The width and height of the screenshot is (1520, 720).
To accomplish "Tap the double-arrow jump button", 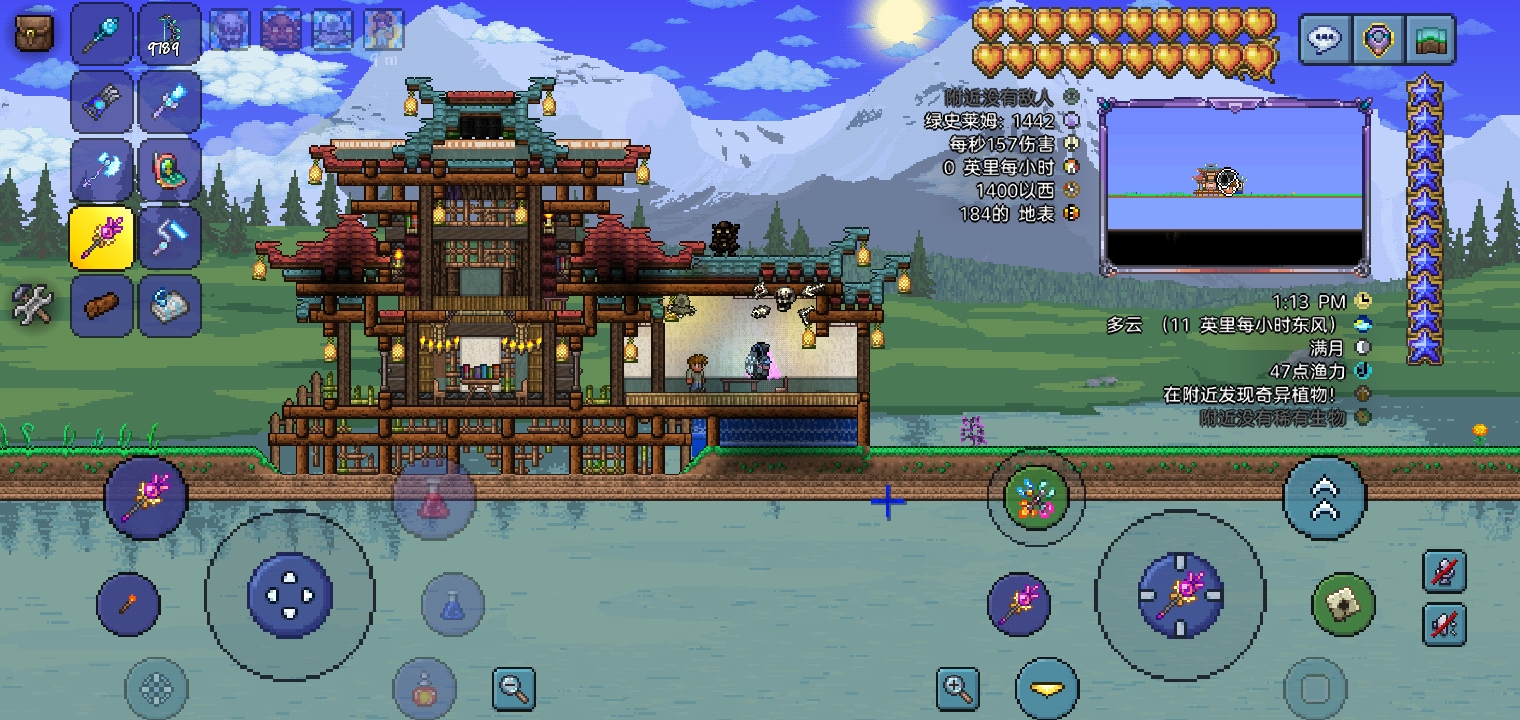I will click(x=1324, y=497).
